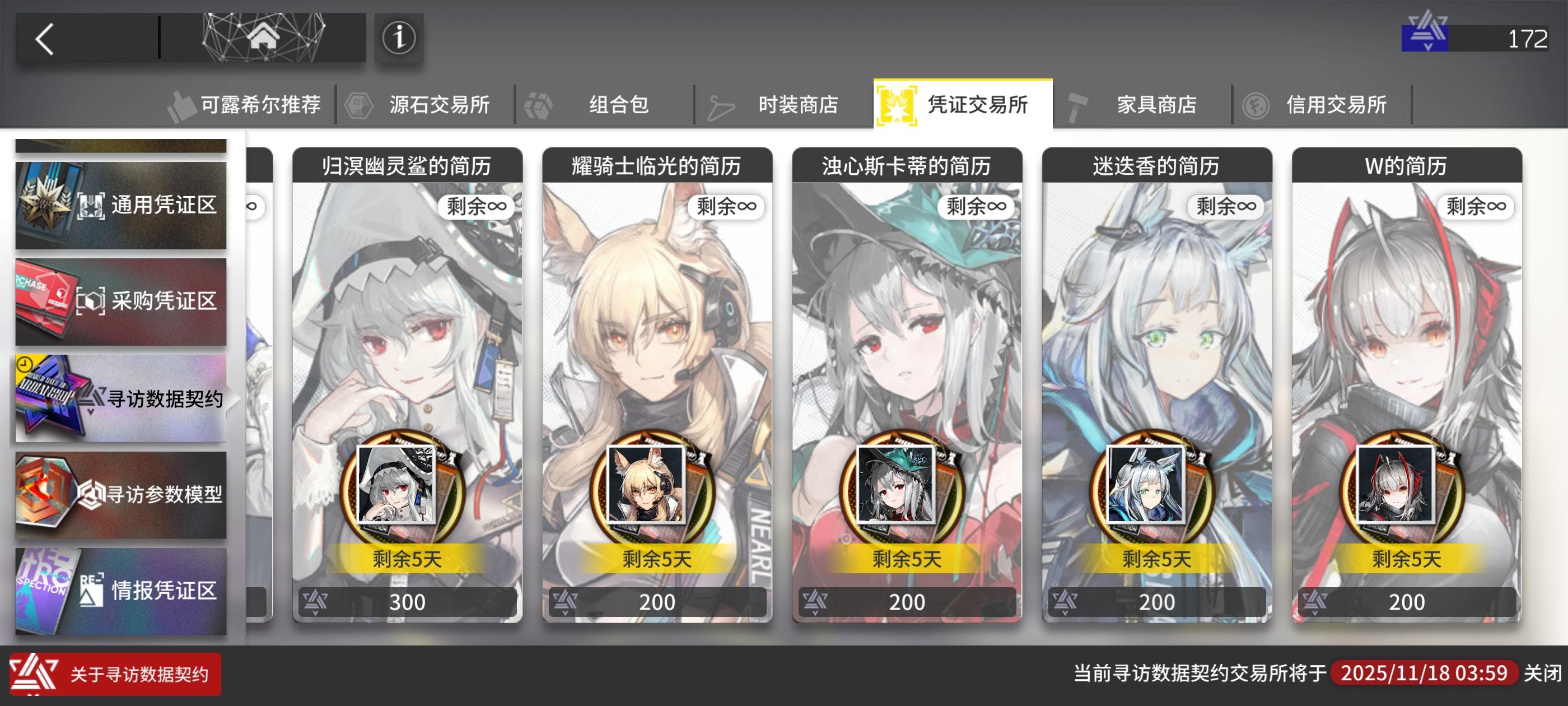Expand the 信用交易所 shop category
The height and width of the screenshot is (706, 1568).
point(1337,104)
